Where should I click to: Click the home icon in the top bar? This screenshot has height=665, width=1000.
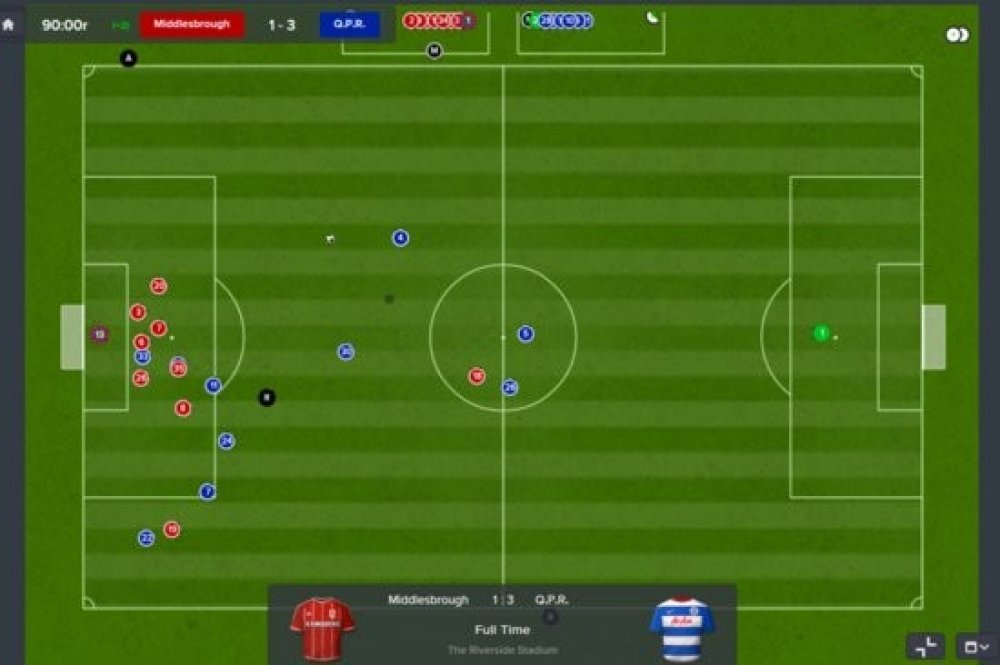pos(9,24)
